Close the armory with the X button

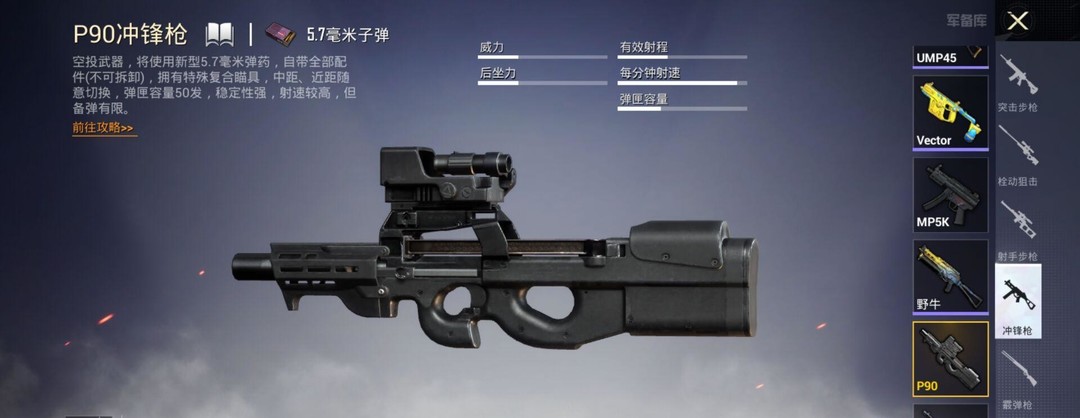[1018, 21]
